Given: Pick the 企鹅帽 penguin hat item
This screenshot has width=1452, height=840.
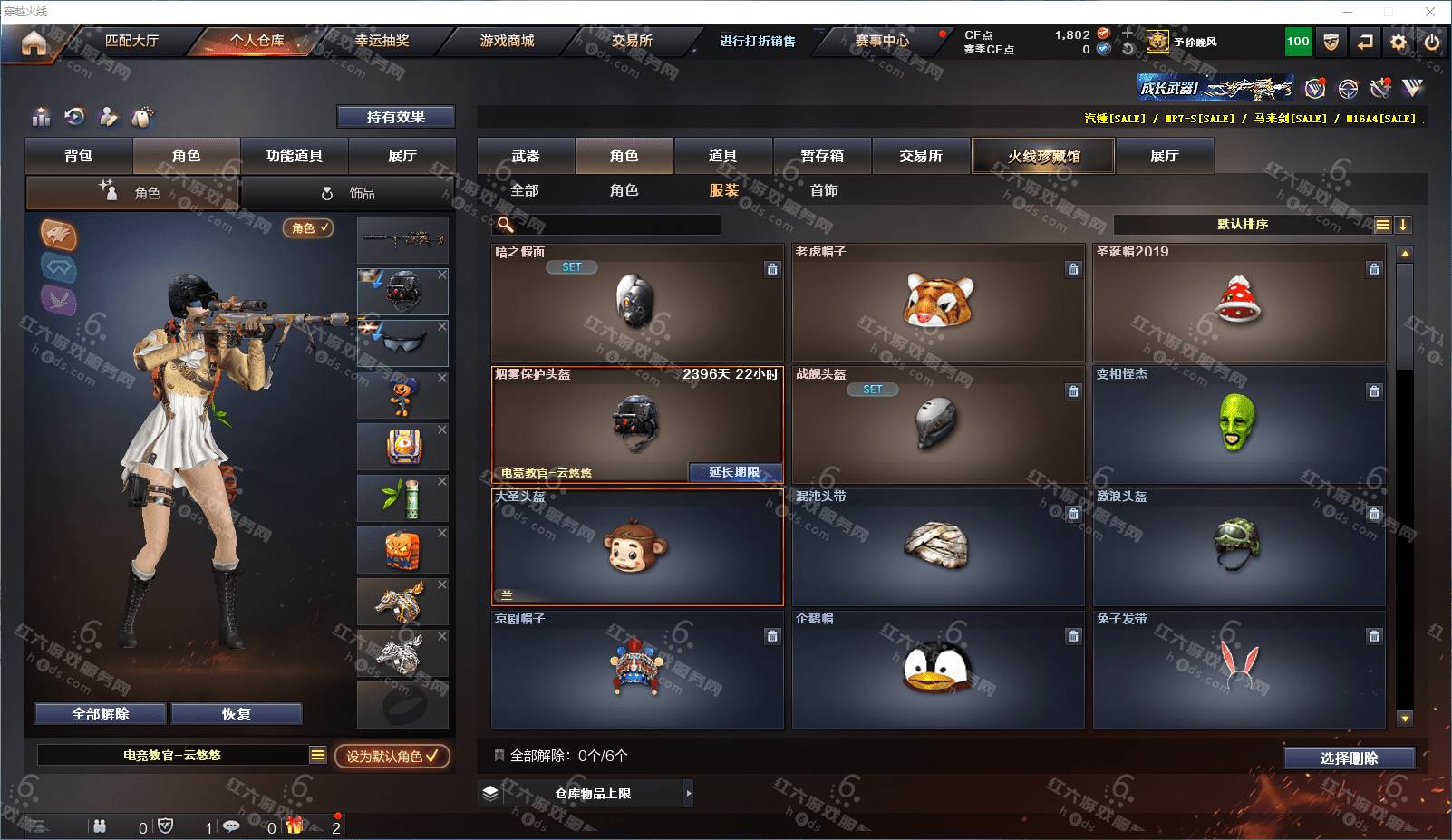Looking at the screenshot, I should click(x=938, y=670).
